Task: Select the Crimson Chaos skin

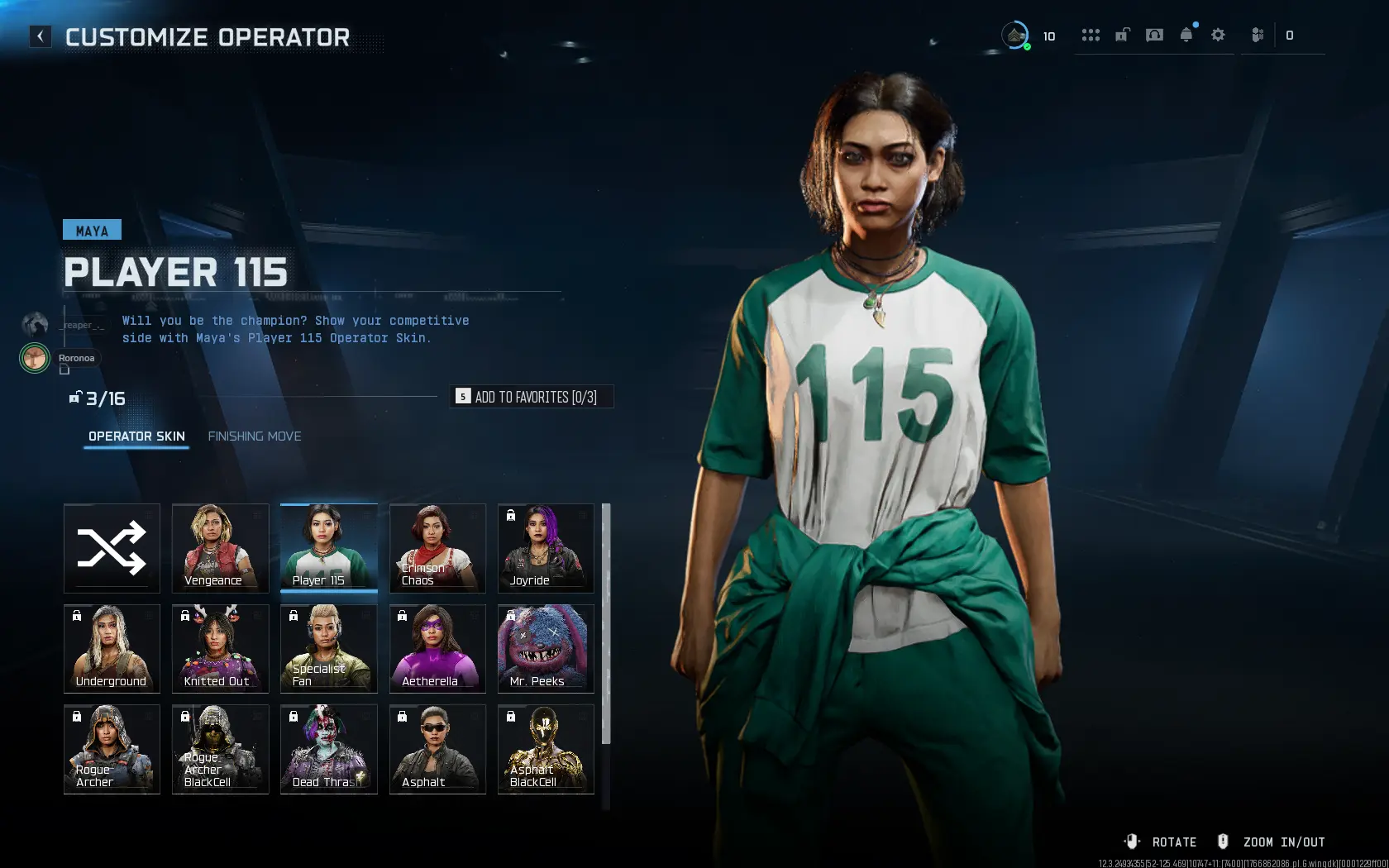Action: (x=437, y=548)
